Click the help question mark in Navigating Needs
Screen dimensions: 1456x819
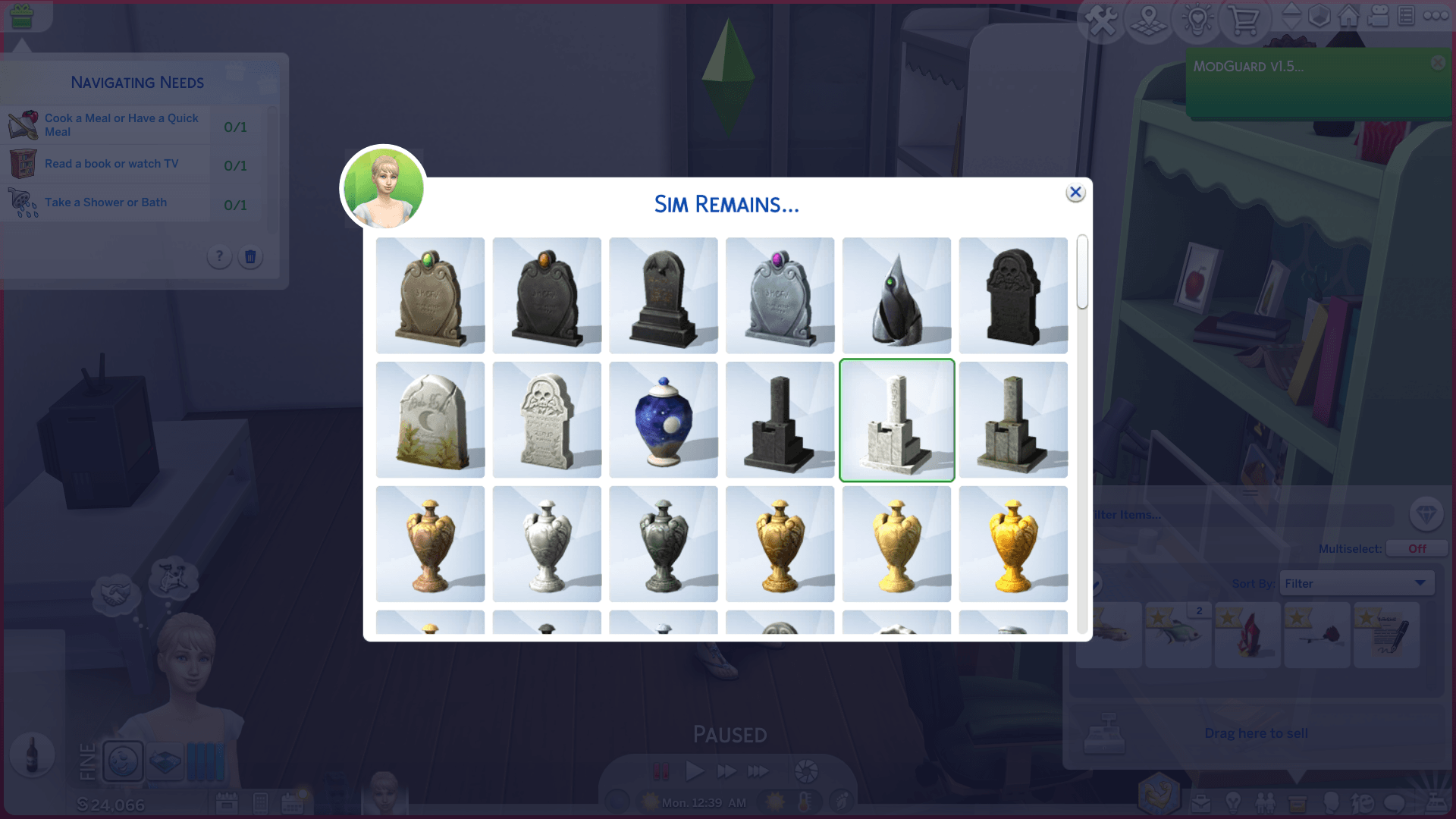point(219,257)
